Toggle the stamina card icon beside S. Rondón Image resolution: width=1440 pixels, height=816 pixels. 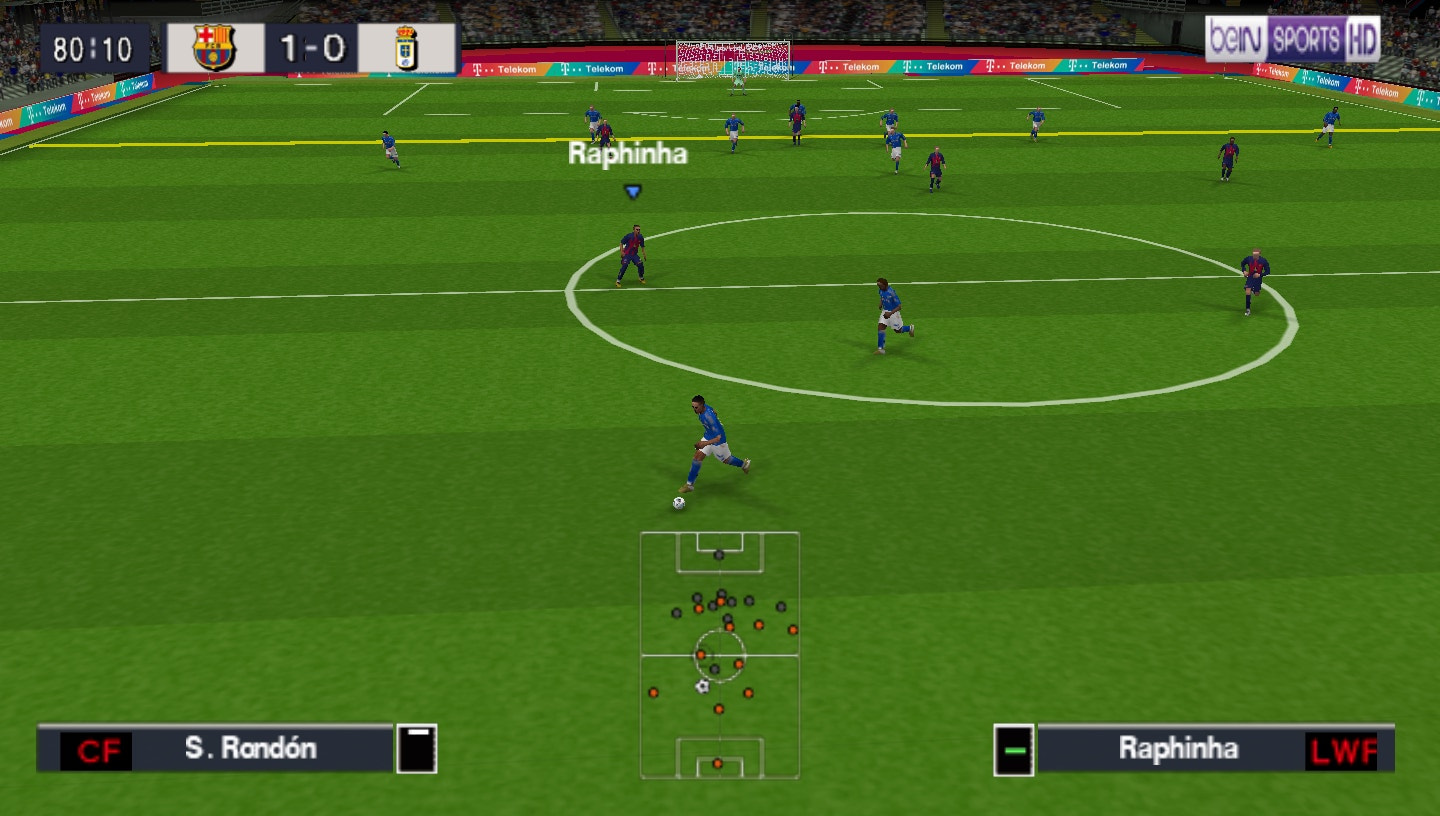tap(419, 747)
